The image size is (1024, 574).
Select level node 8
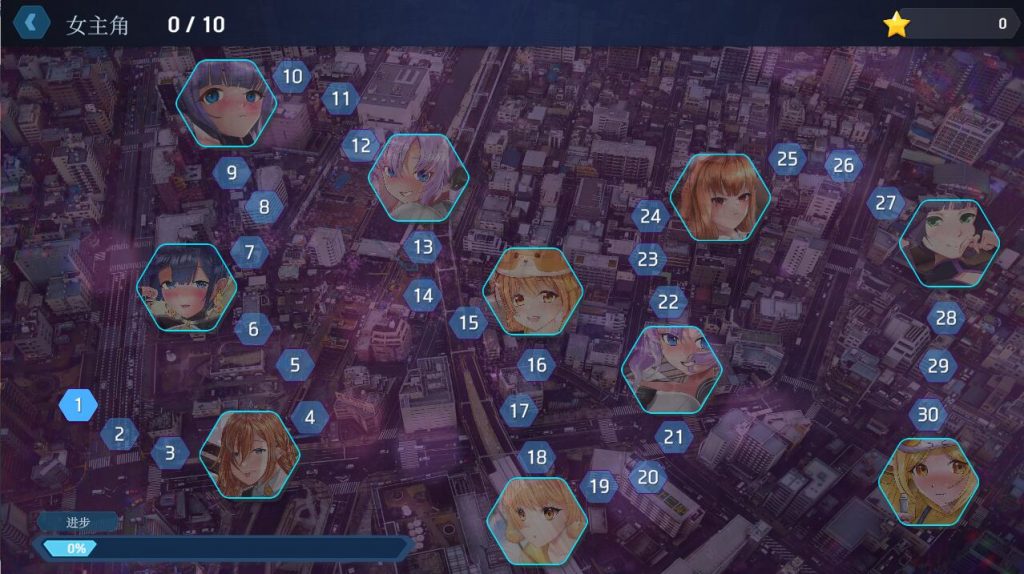(x=264, y=208)
